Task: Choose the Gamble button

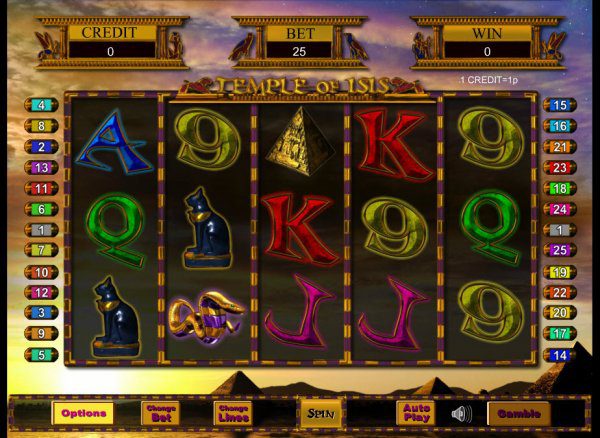Action: click(518, 412)
